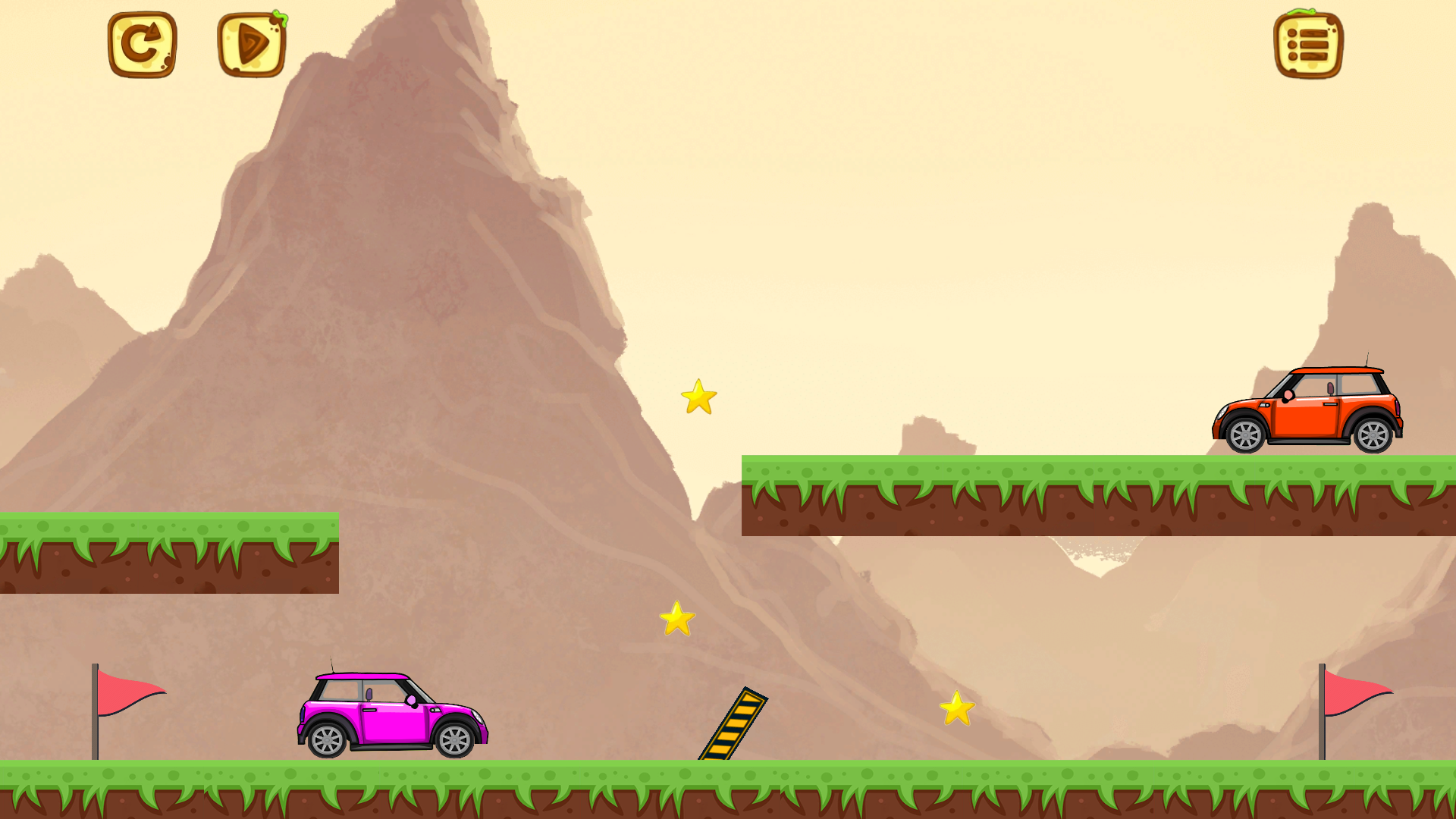1456x819 pixels.
Task: Click the star above the tilted ramp
Action: click(677, 620)
